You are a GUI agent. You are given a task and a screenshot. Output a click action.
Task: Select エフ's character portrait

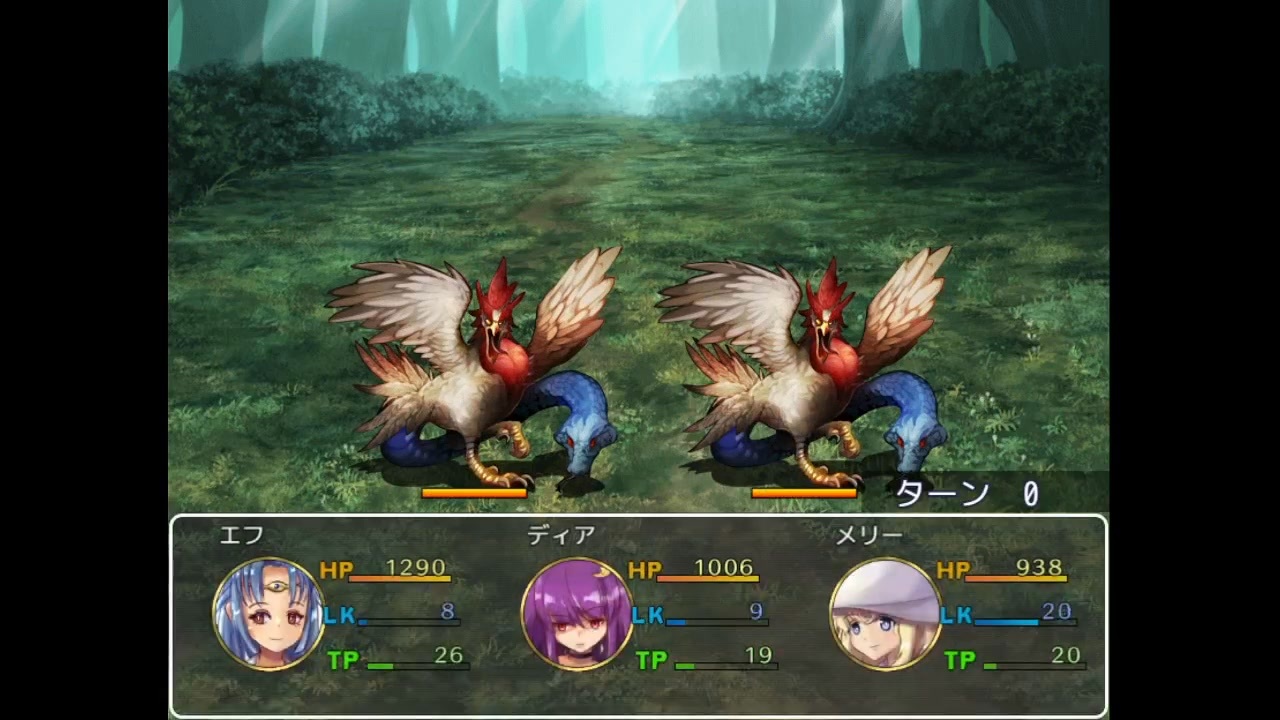tap(268, 613)
